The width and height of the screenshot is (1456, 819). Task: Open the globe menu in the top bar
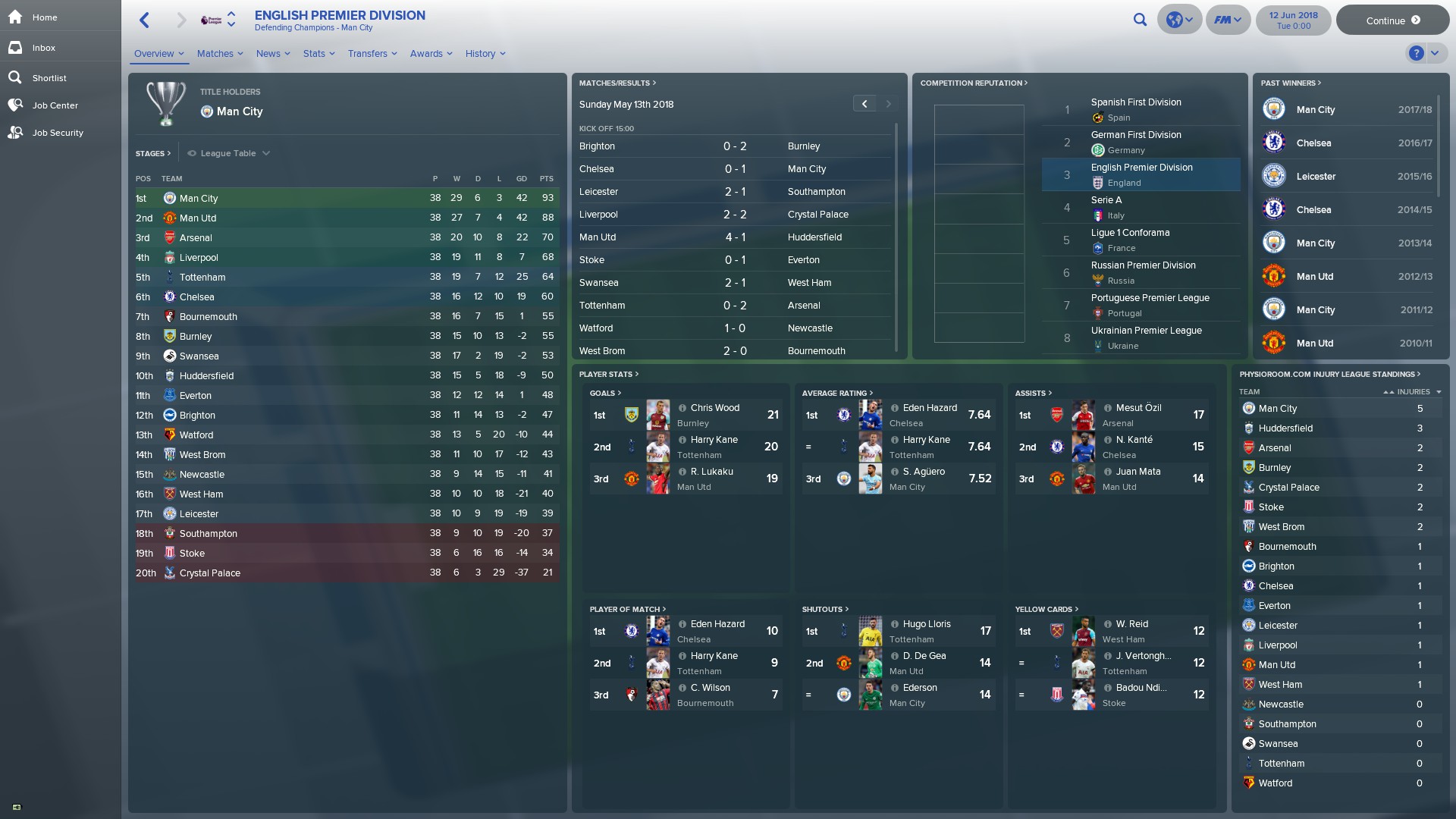point(1179,20)
